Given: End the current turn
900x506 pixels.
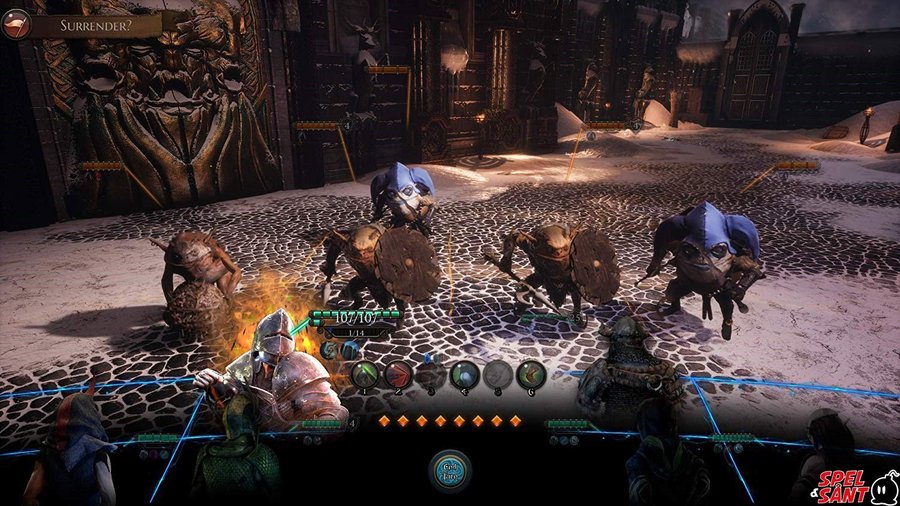Looking at the screenshot, I should pos(451,470).
